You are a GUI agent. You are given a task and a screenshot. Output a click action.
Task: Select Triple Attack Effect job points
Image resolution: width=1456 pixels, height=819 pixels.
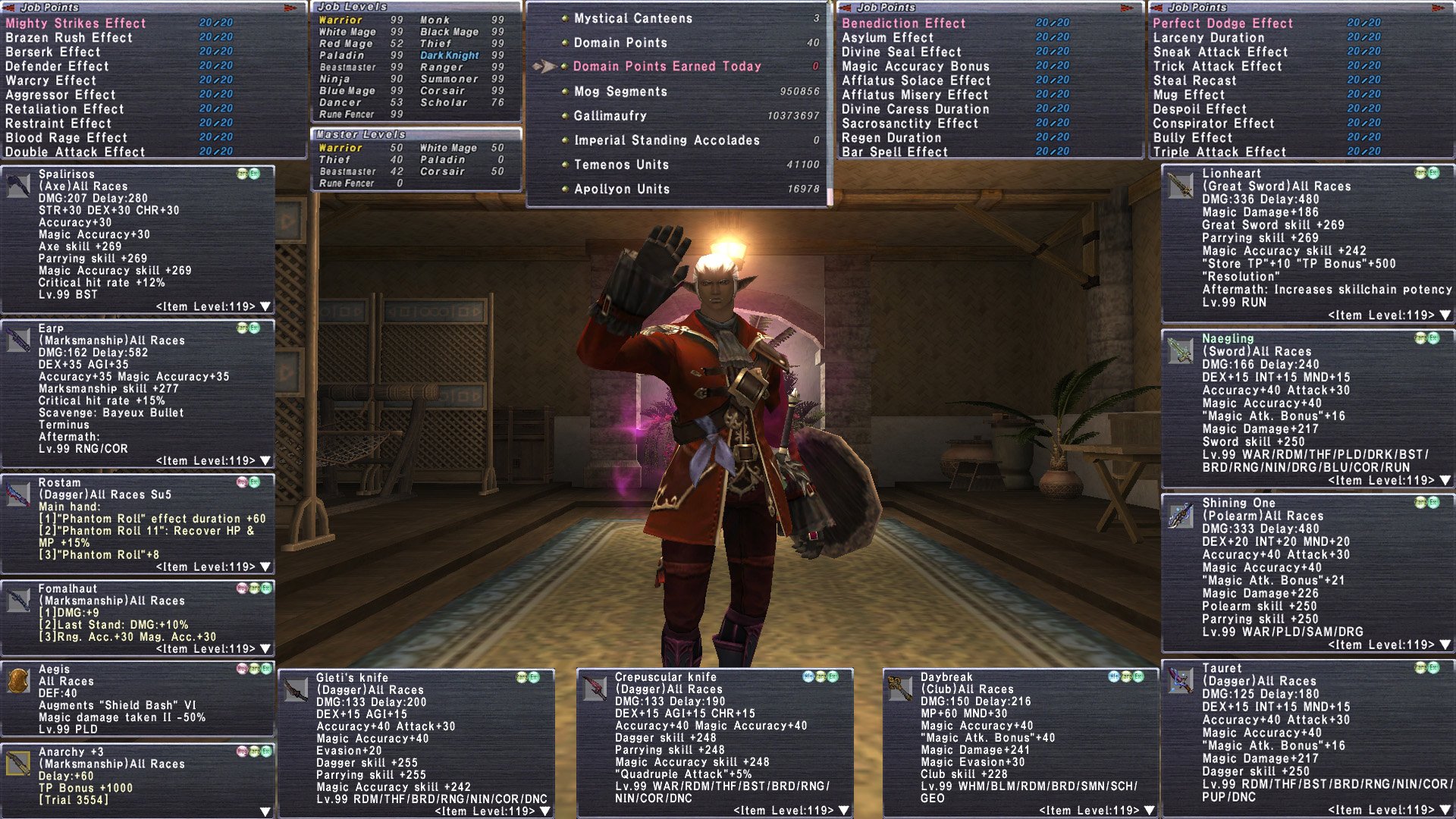(1219, 152)
